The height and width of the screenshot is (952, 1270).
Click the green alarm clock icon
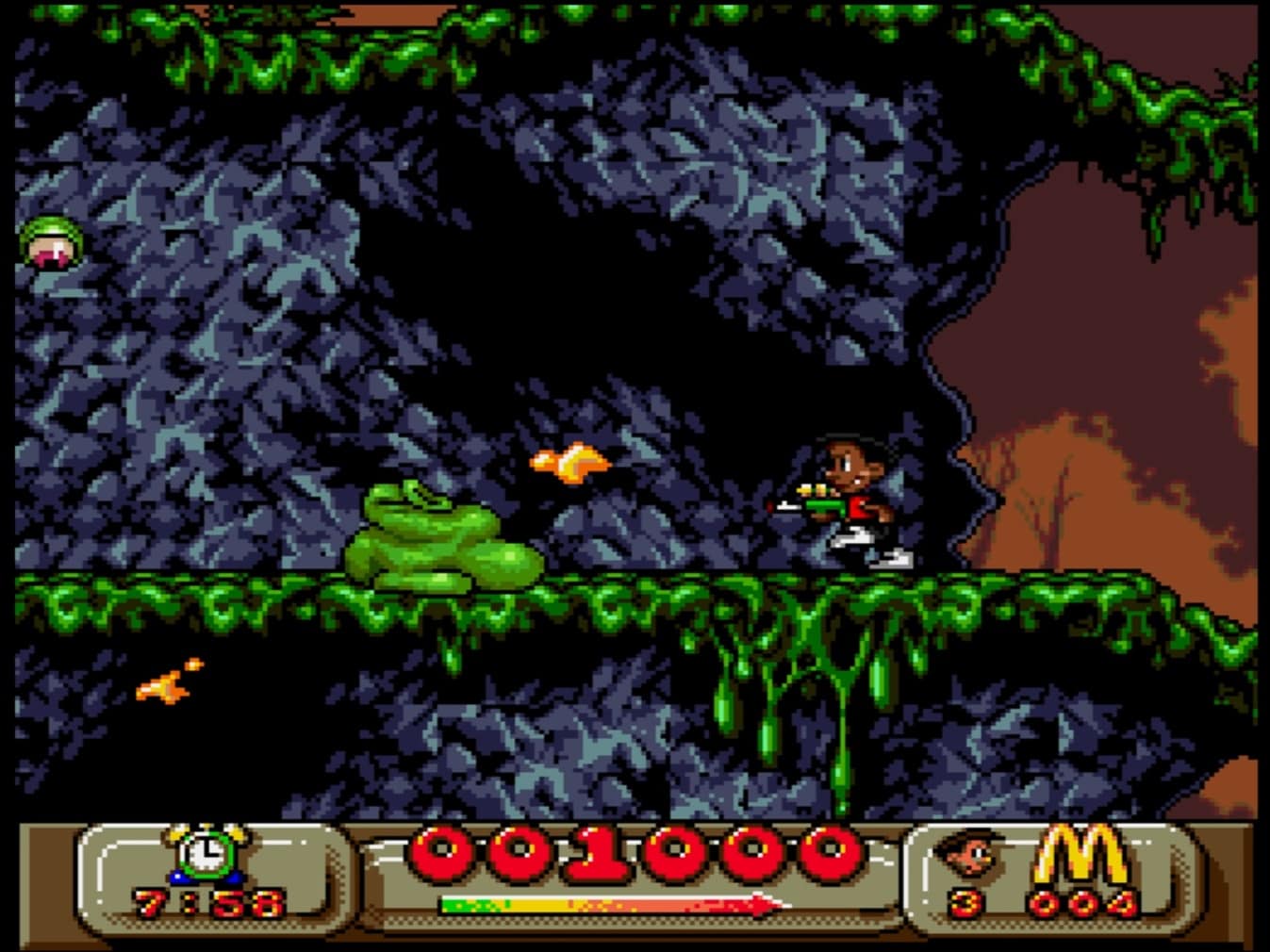tap(206, 853)
